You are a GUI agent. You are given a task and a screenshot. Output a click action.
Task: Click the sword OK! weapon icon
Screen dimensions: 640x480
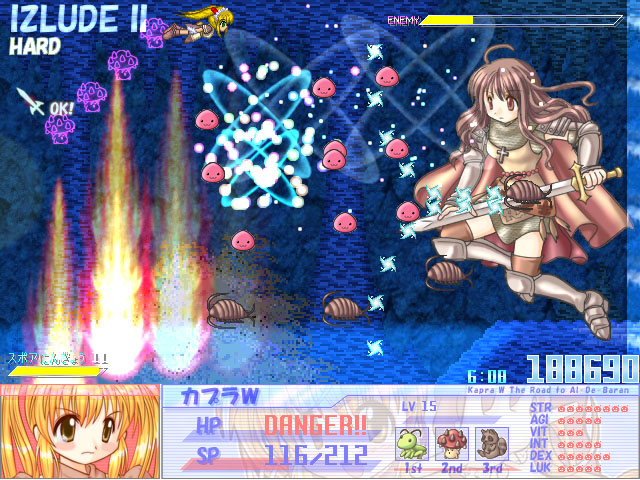tap(31, 101)
